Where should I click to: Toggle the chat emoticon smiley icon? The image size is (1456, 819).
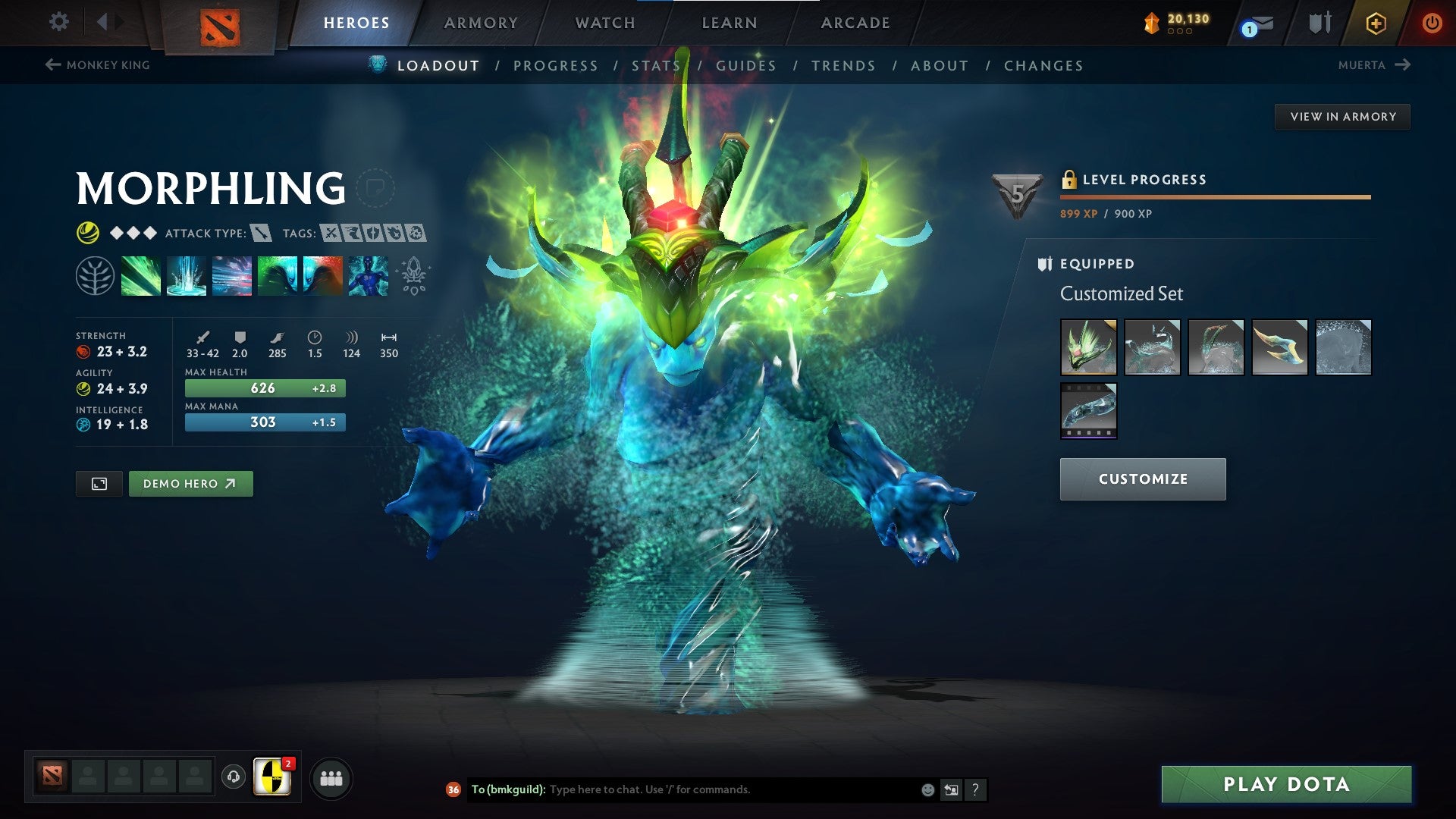point(927,789)
